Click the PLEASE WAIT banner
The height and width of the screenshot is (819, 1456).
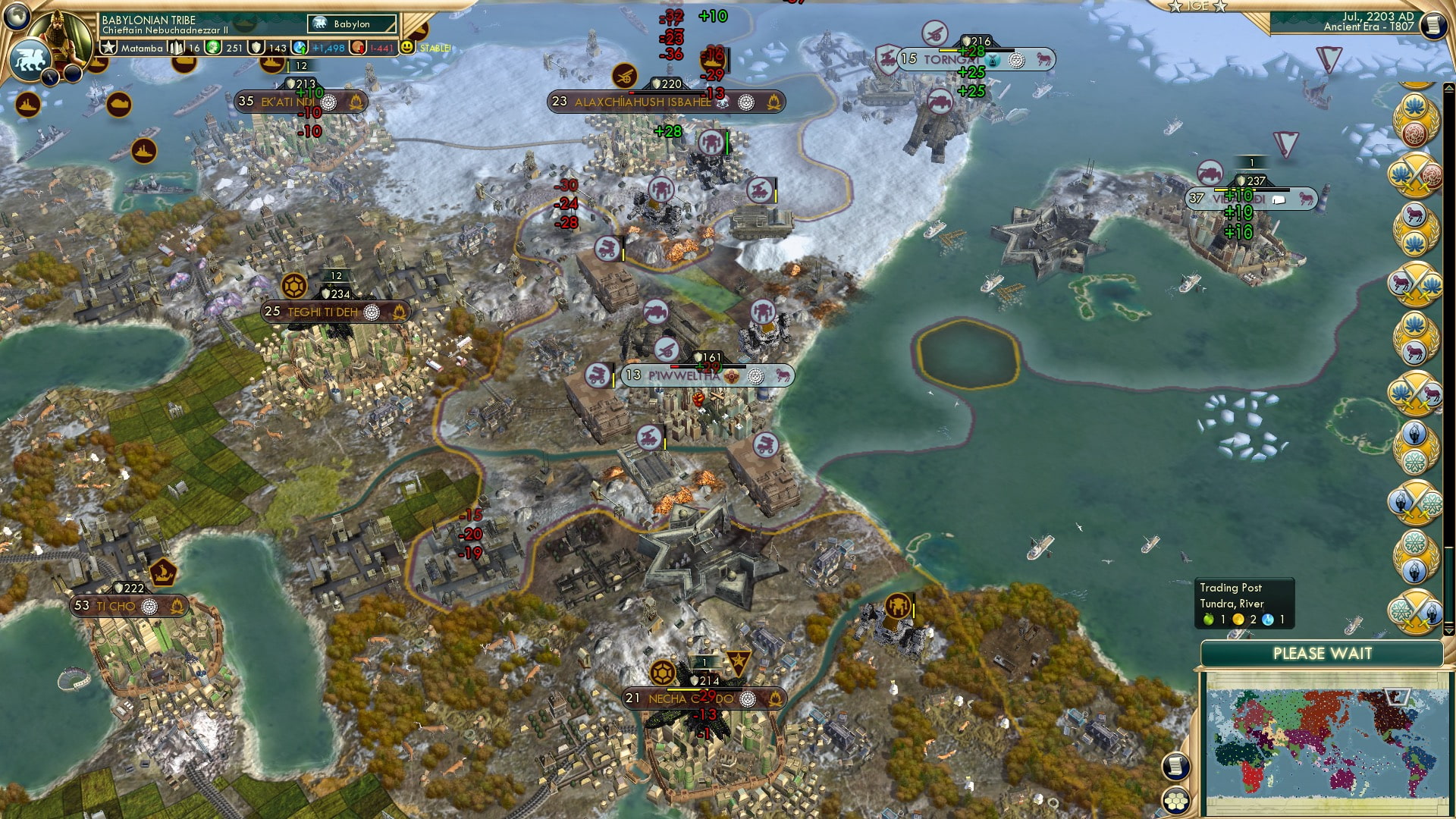pyautogui.click(x=1323, y=653)
